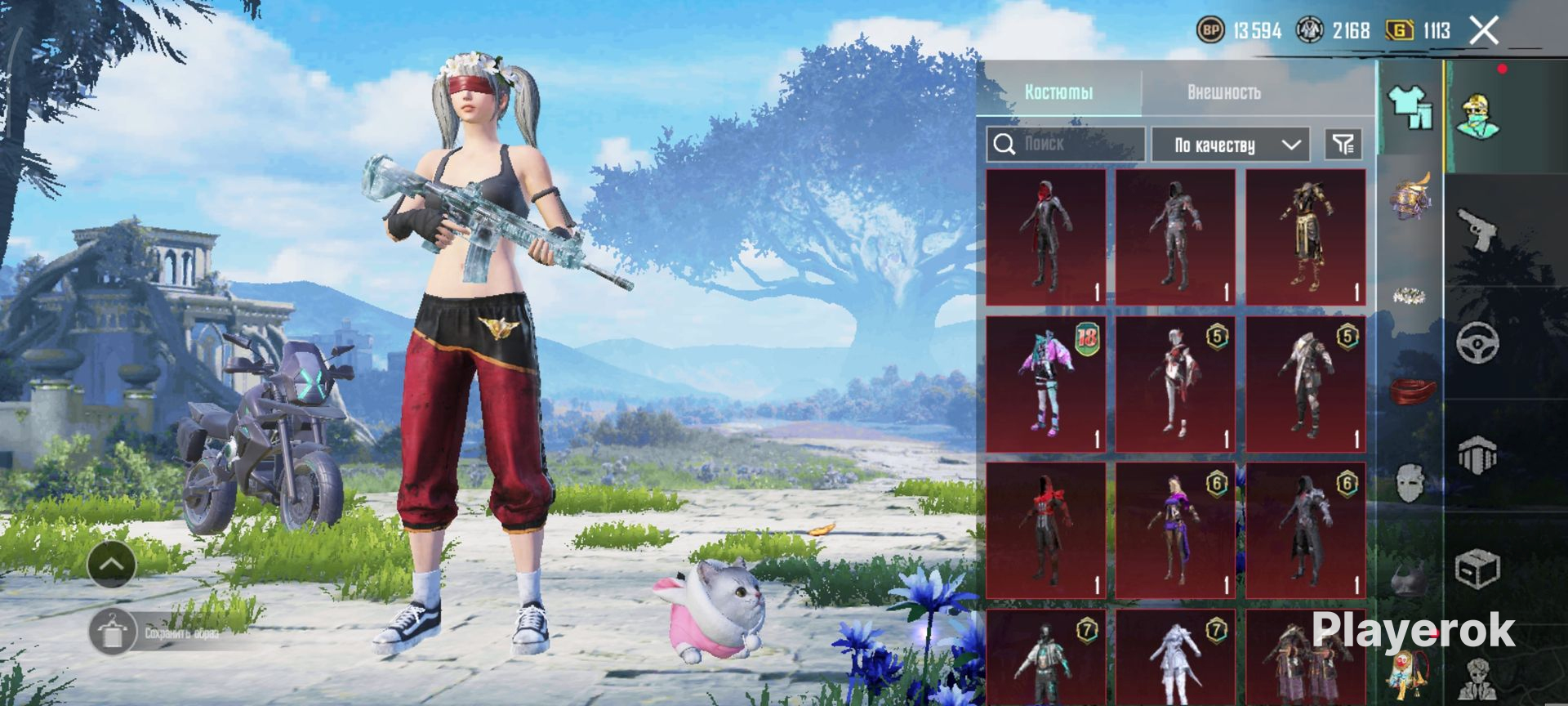Viewport: 1568px width, 706px height.
Task: Choose the pink jacket costume with 18 badge
Action: point(1045,384)
